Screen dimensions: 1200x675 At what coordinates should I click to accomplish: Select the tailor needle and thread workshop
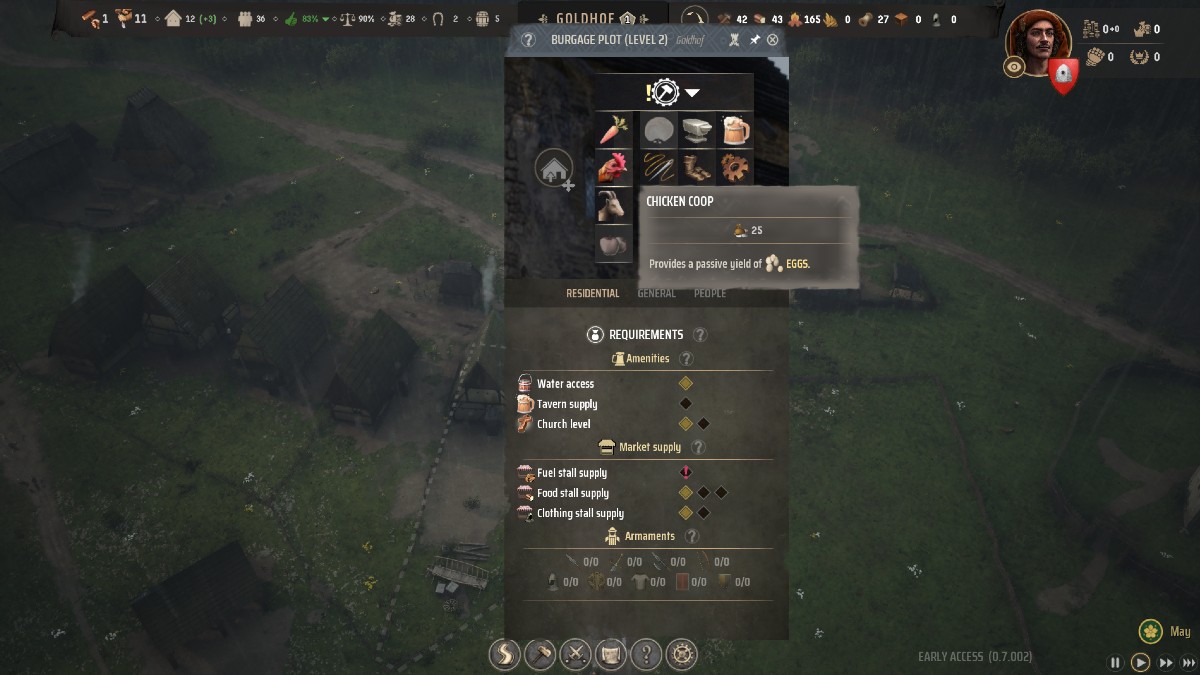(659, 166)
